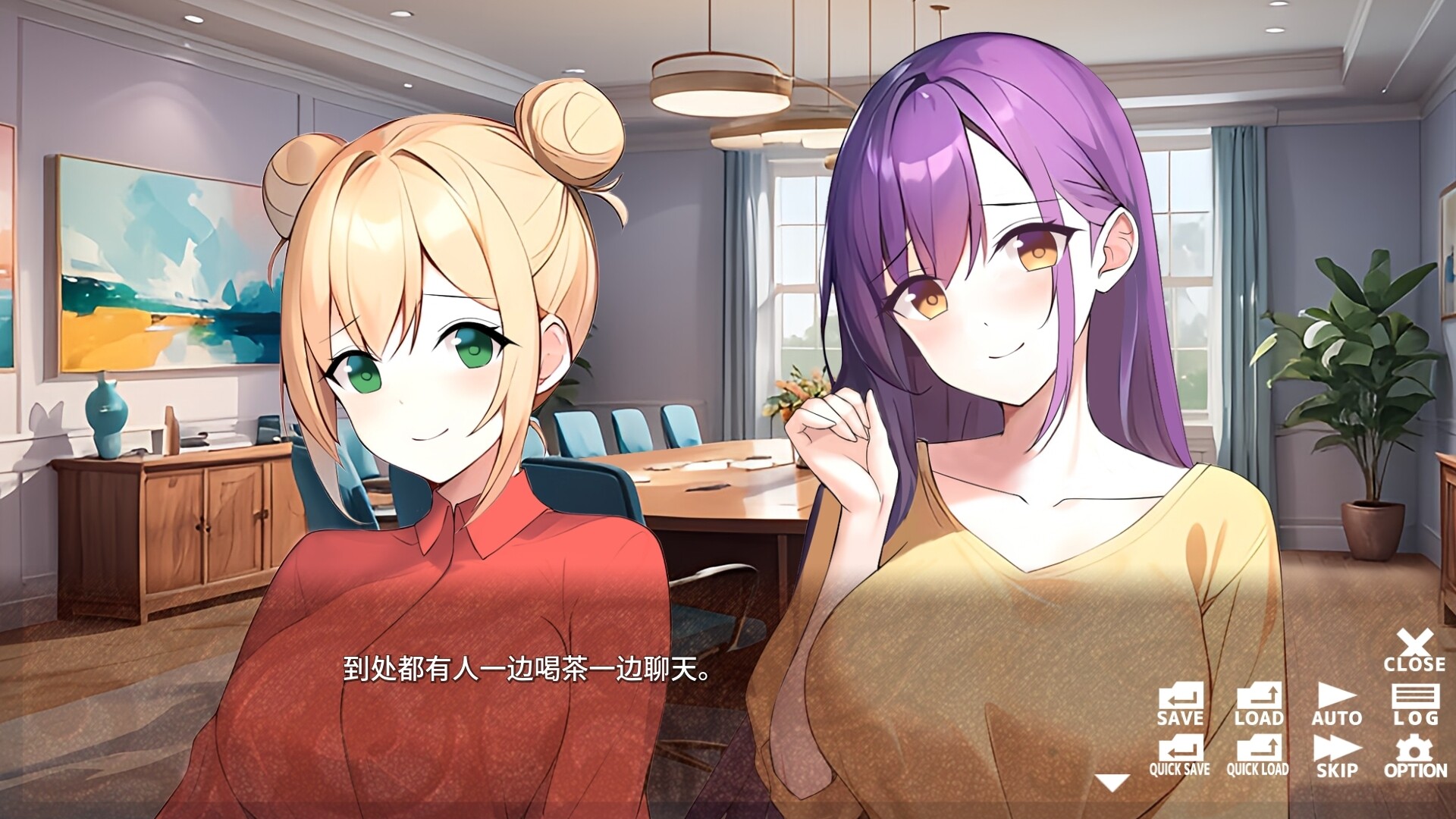Show the dialogue Log
The height and width of the screenshot is (819, 1456).
1415,705
